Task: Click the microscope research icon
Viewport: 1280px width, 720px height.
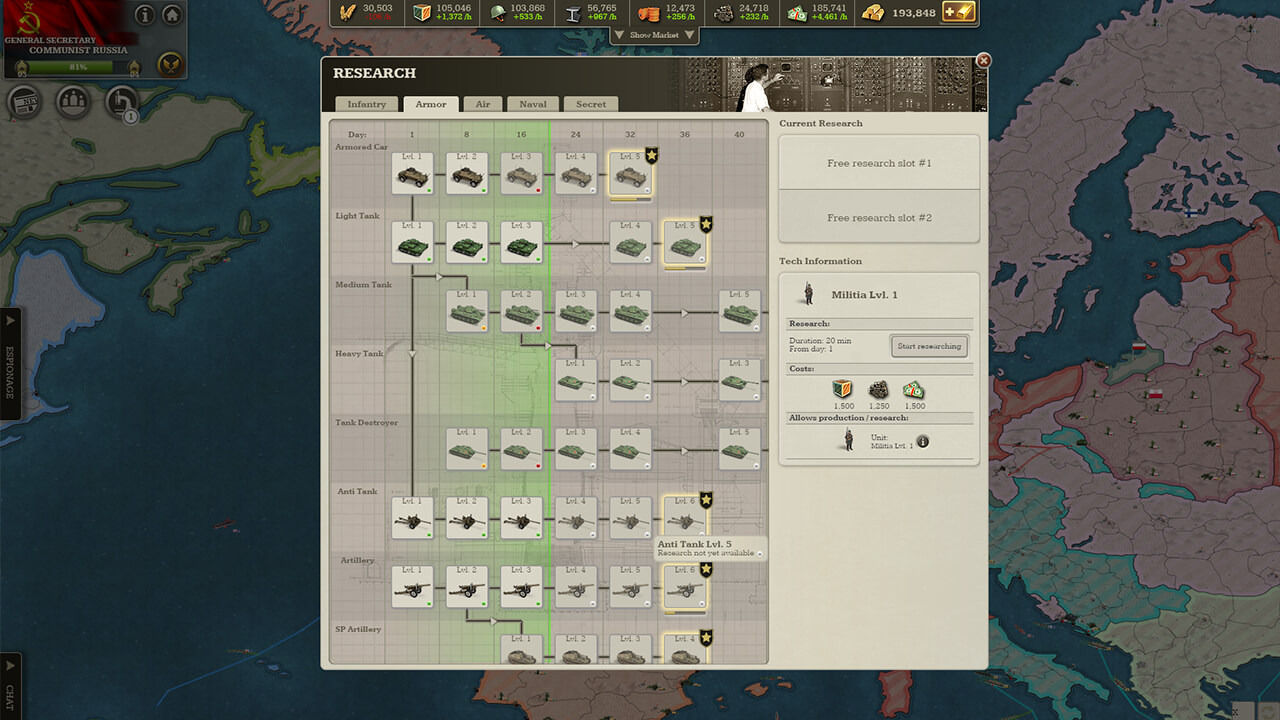Action: [118, 103]
